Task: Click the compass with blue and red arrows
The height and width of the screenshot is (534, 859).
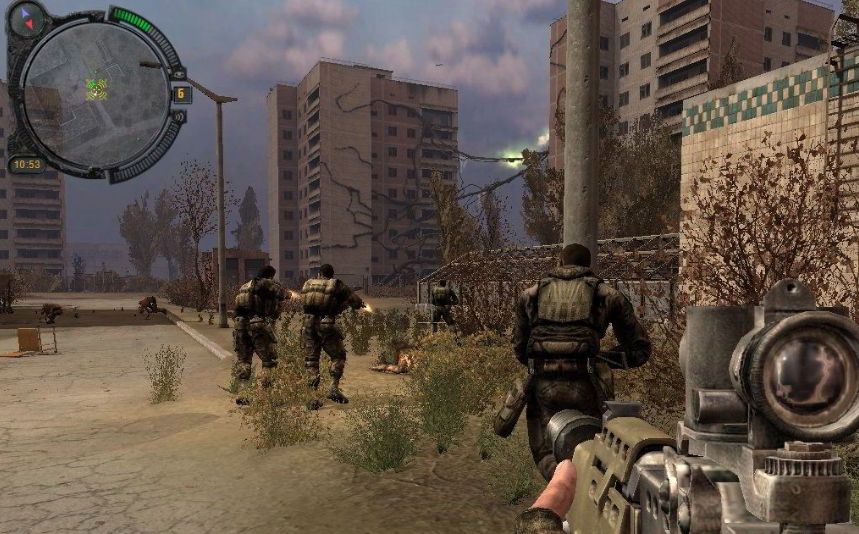Action: pyautogui.click(x=27, y=19)
